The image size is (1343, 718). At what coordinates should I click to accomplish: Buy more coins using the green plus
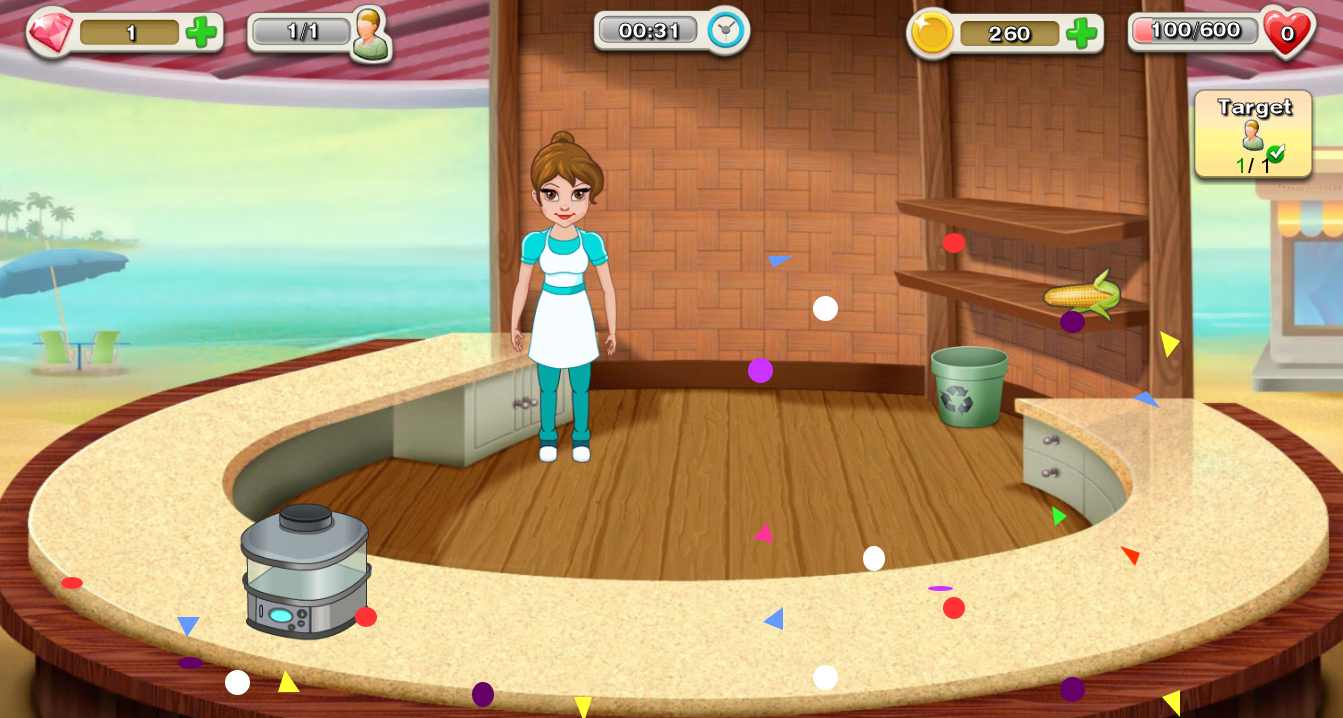1081,34
